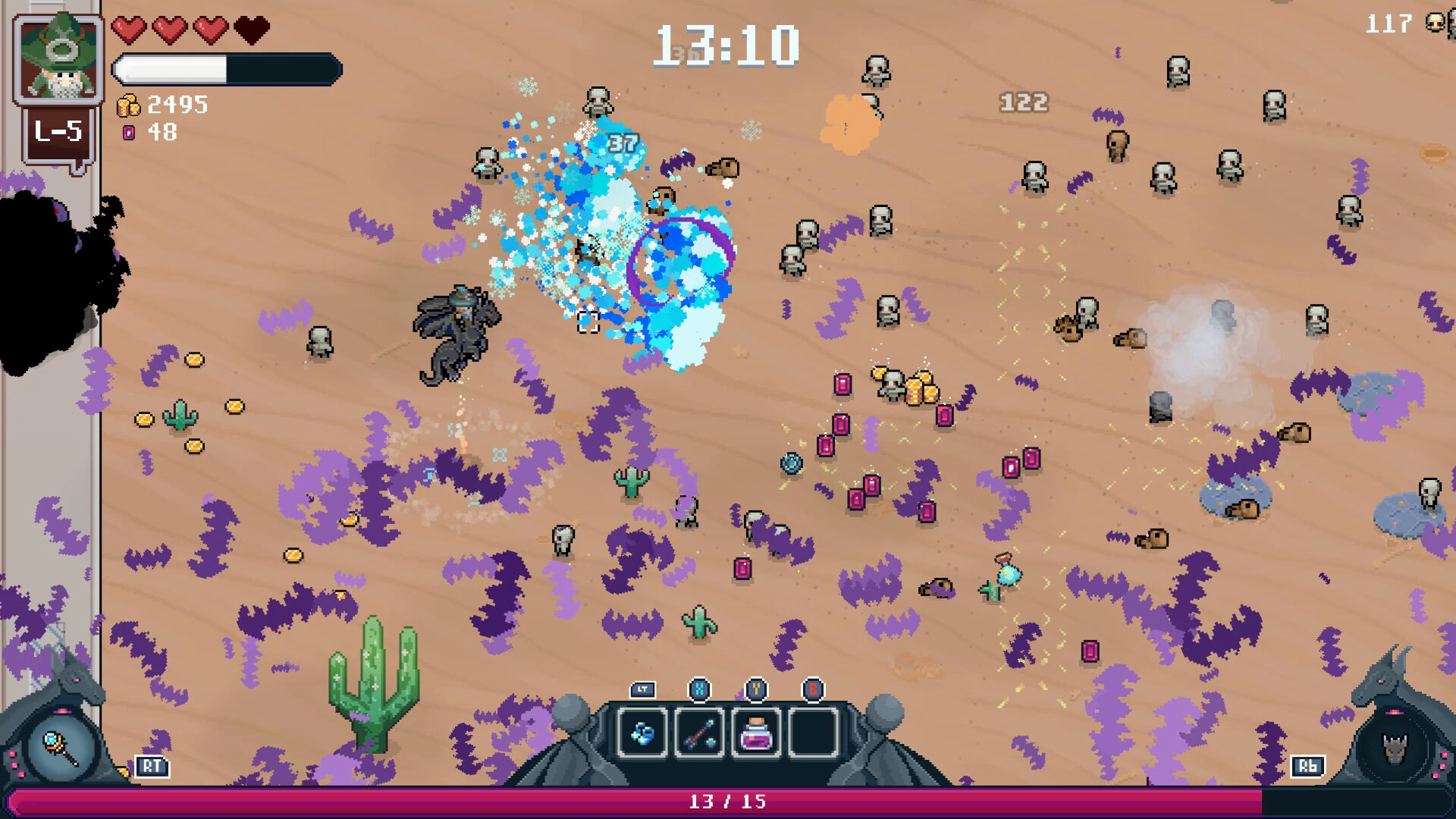Viewport: 1456px width, 819px height.
Task: Click the gold coins counter showing 2495
Action: pyautogui.click(x=174, y=105)
